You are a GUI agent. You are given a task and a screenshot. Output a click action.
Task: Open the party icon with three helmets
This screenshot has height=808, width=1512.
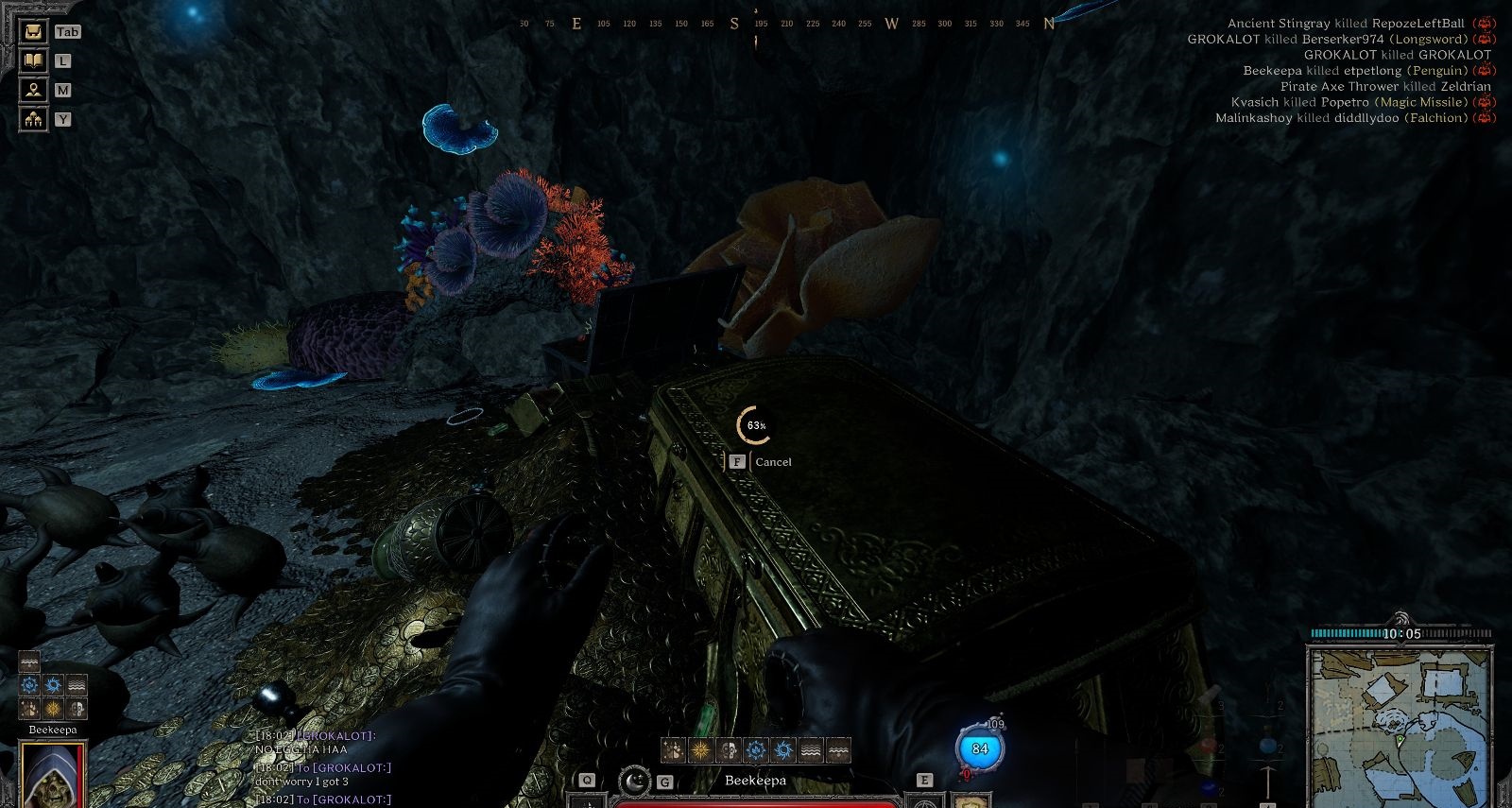(x=34, y=119)
